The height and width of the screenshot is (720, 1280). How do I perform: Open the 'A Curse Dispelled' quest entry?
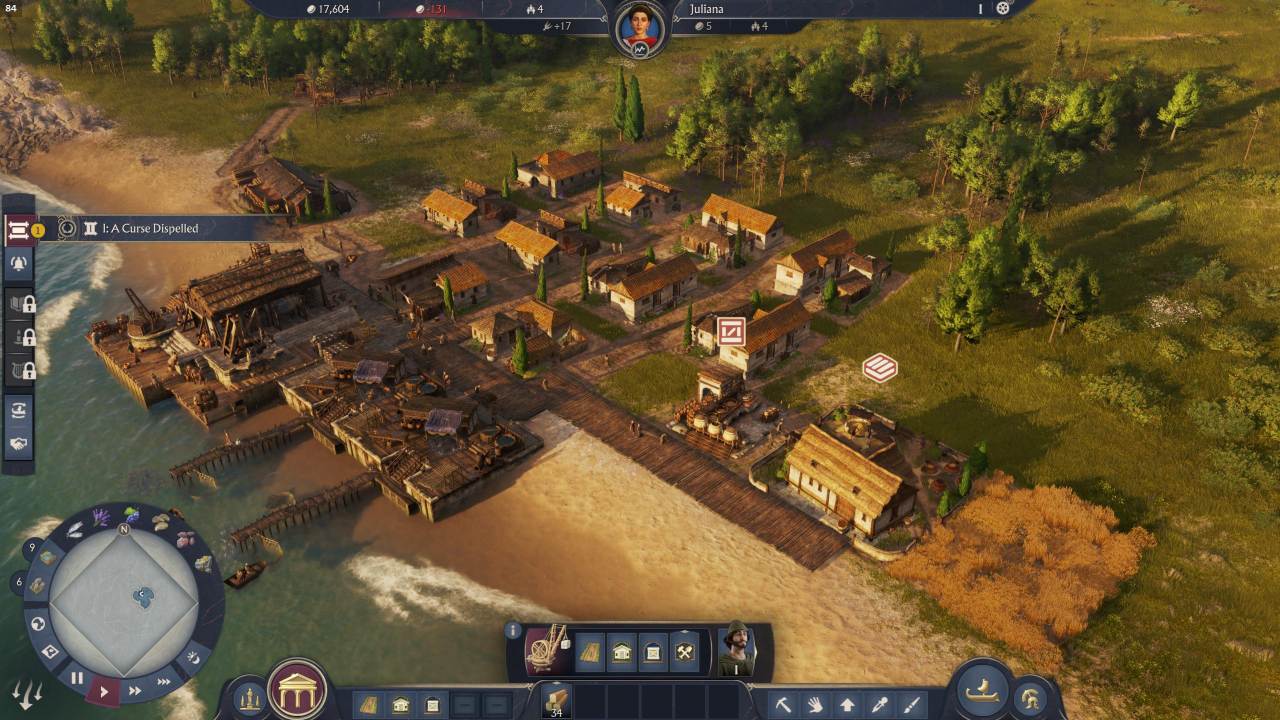(x=150, y=229)
